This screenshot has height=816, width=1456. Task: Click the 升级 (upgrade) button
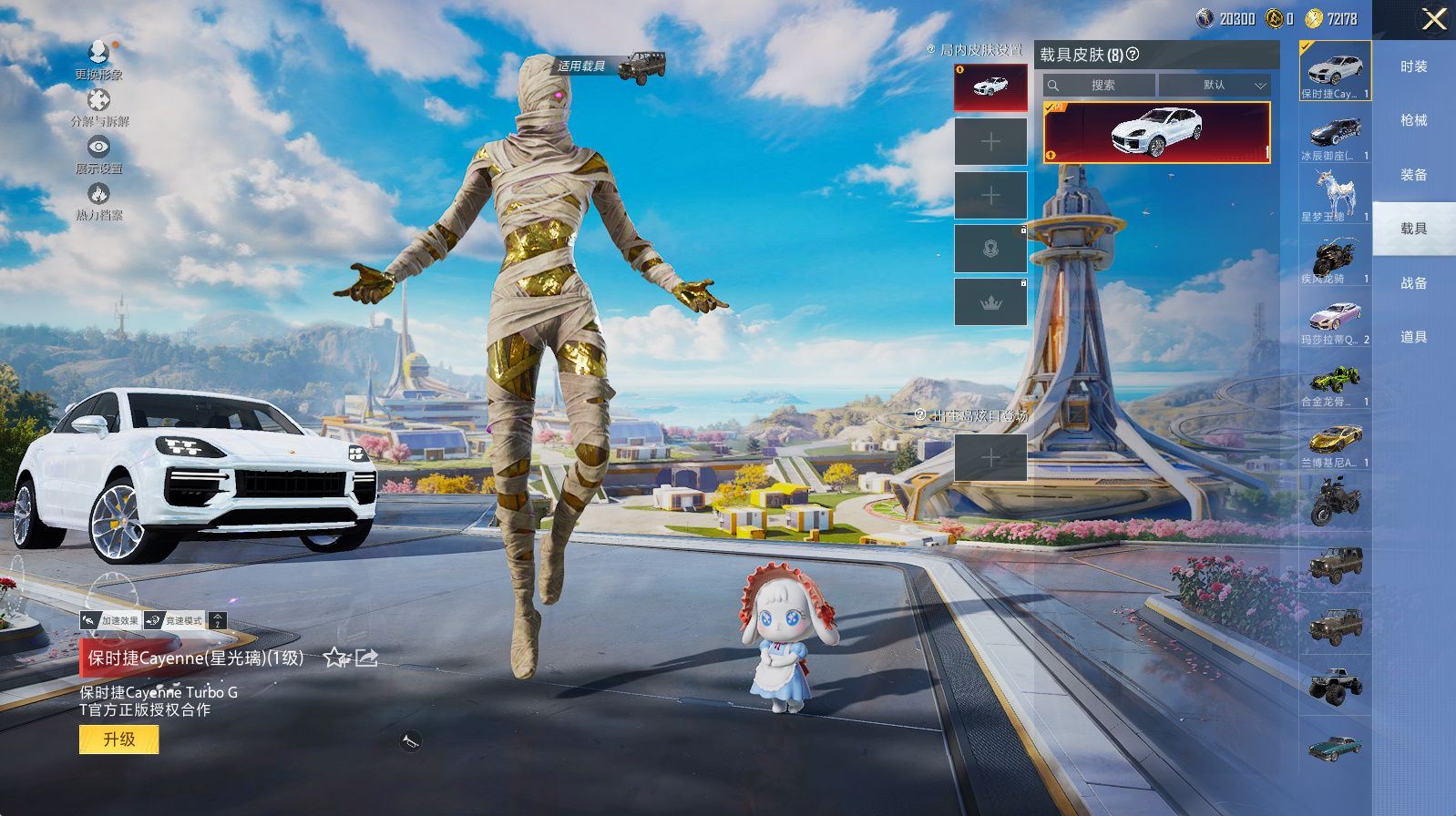coord(118,739)
